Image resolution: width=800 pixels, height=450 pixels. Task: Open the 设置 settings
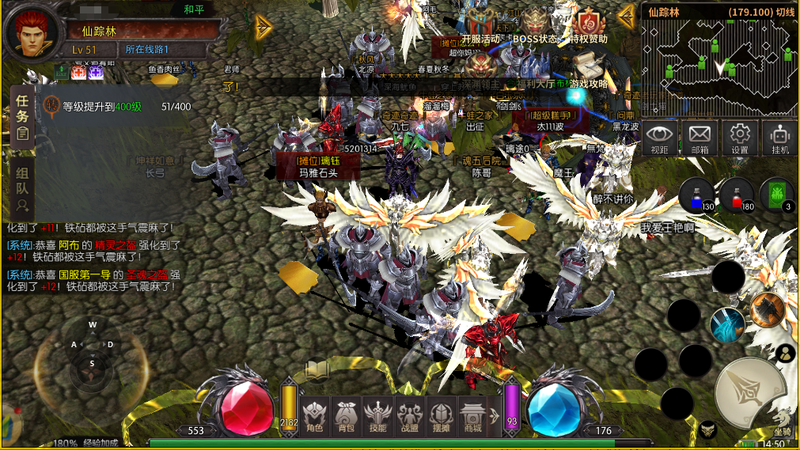coord(740,137)
